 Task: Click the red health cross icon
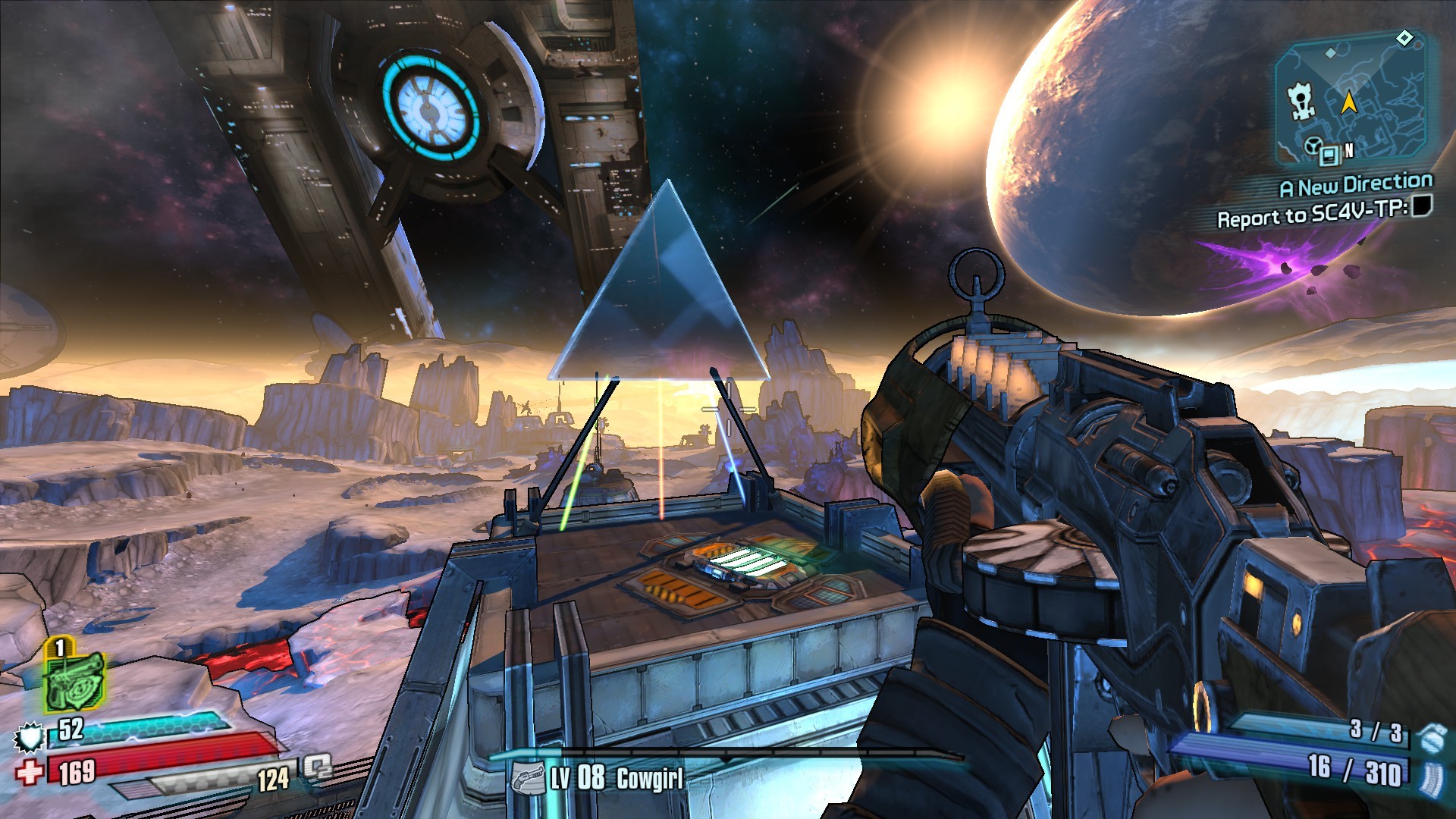[30, 772]
